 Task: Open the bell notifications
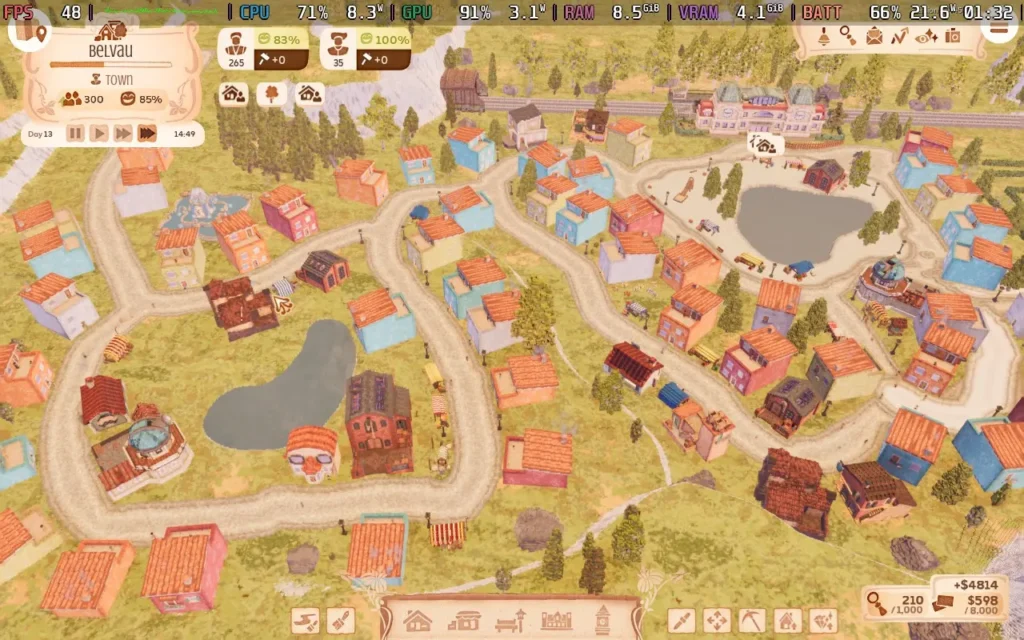[824, 37]
